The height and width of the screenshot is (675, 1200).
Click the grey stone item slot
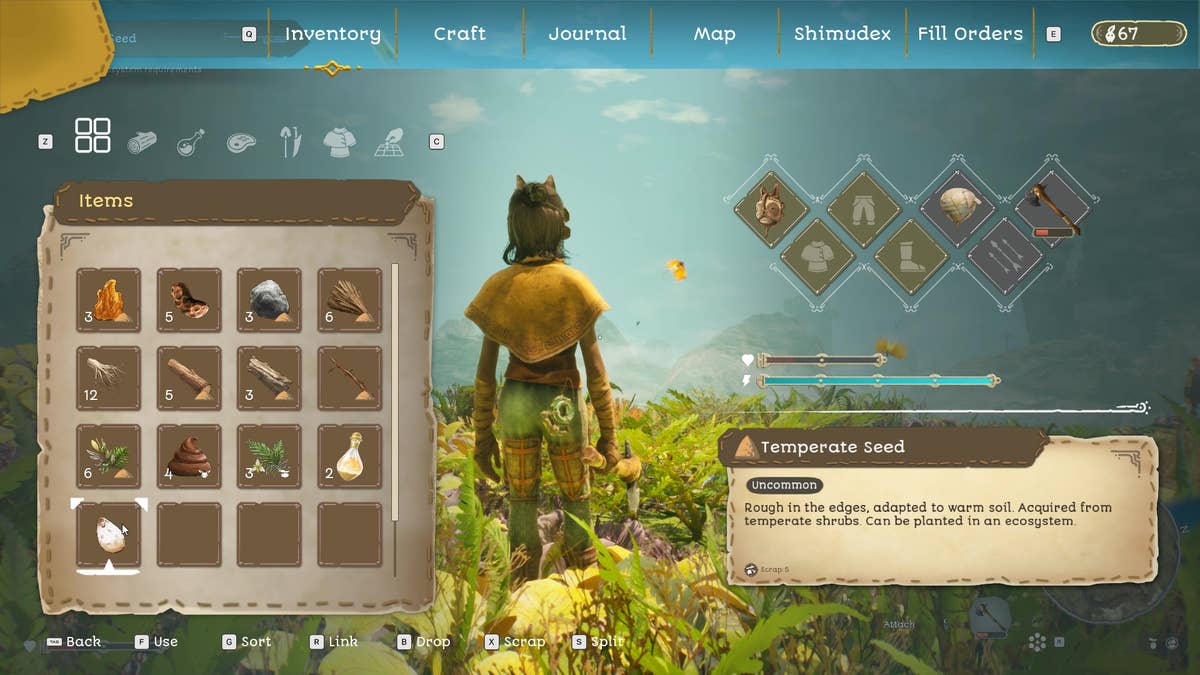tap(269, 300)
